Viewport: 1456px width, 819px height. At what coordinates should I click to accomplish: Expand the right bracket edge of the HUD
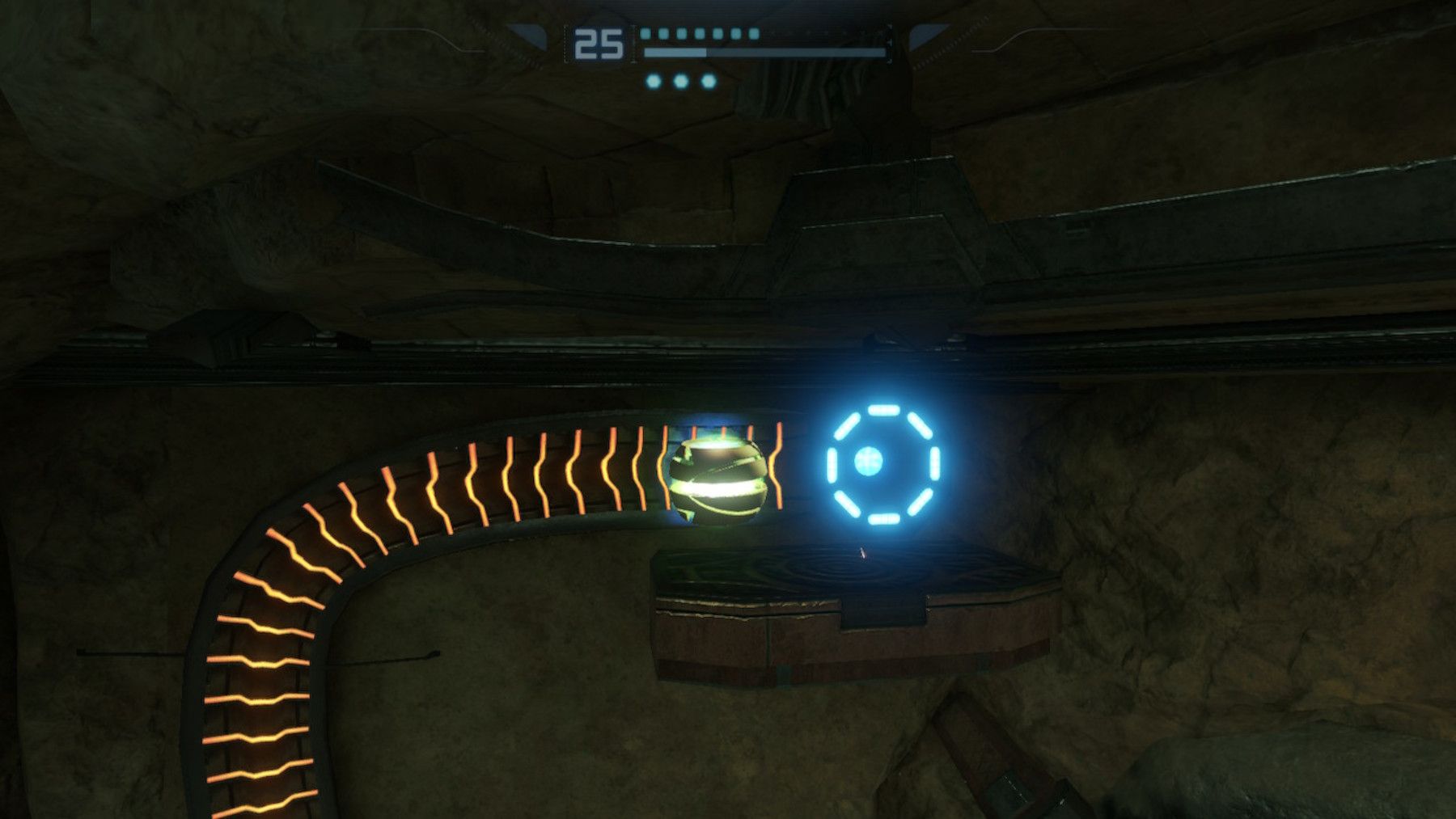[889, 44]
